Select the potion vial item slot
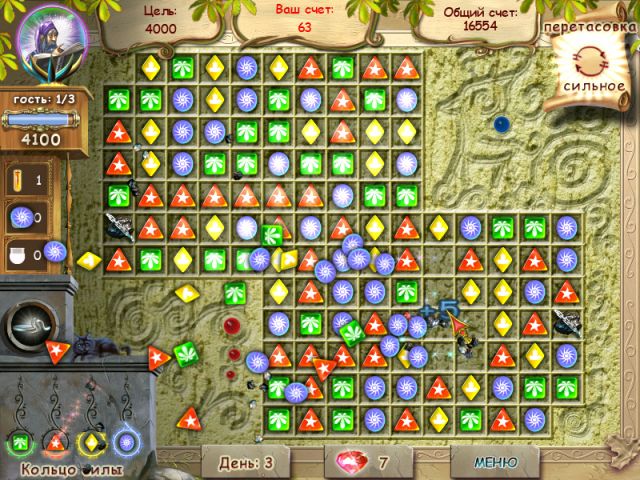 (x=24, y=179)
